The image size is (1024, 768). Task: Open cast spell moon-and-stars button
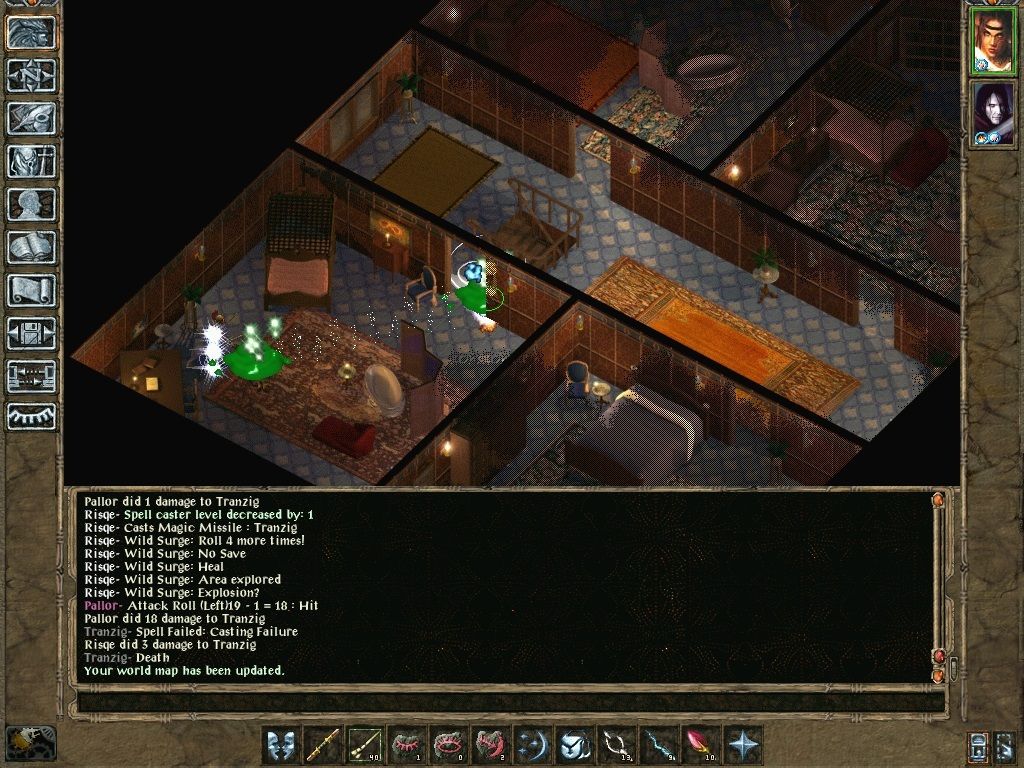point(533,745)
